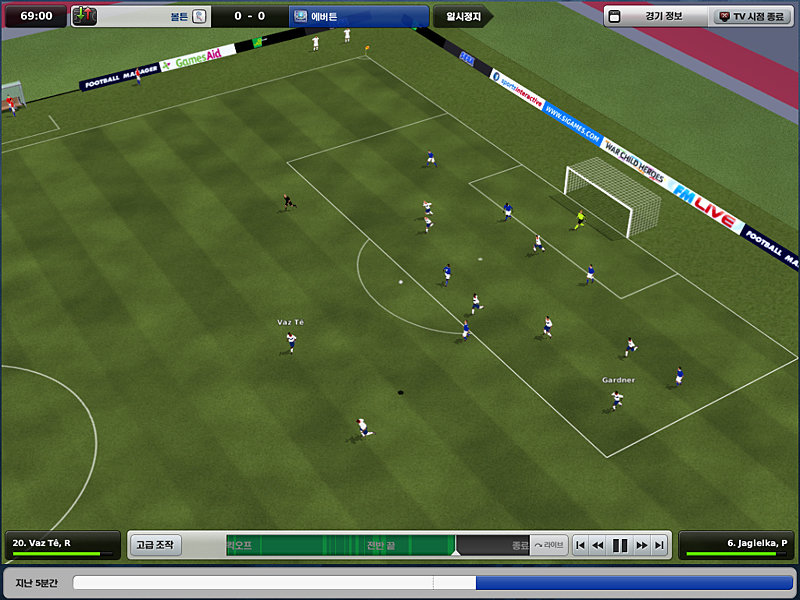
Task: Jump to live with the 라이브 button
Action: tap(548, 545)
